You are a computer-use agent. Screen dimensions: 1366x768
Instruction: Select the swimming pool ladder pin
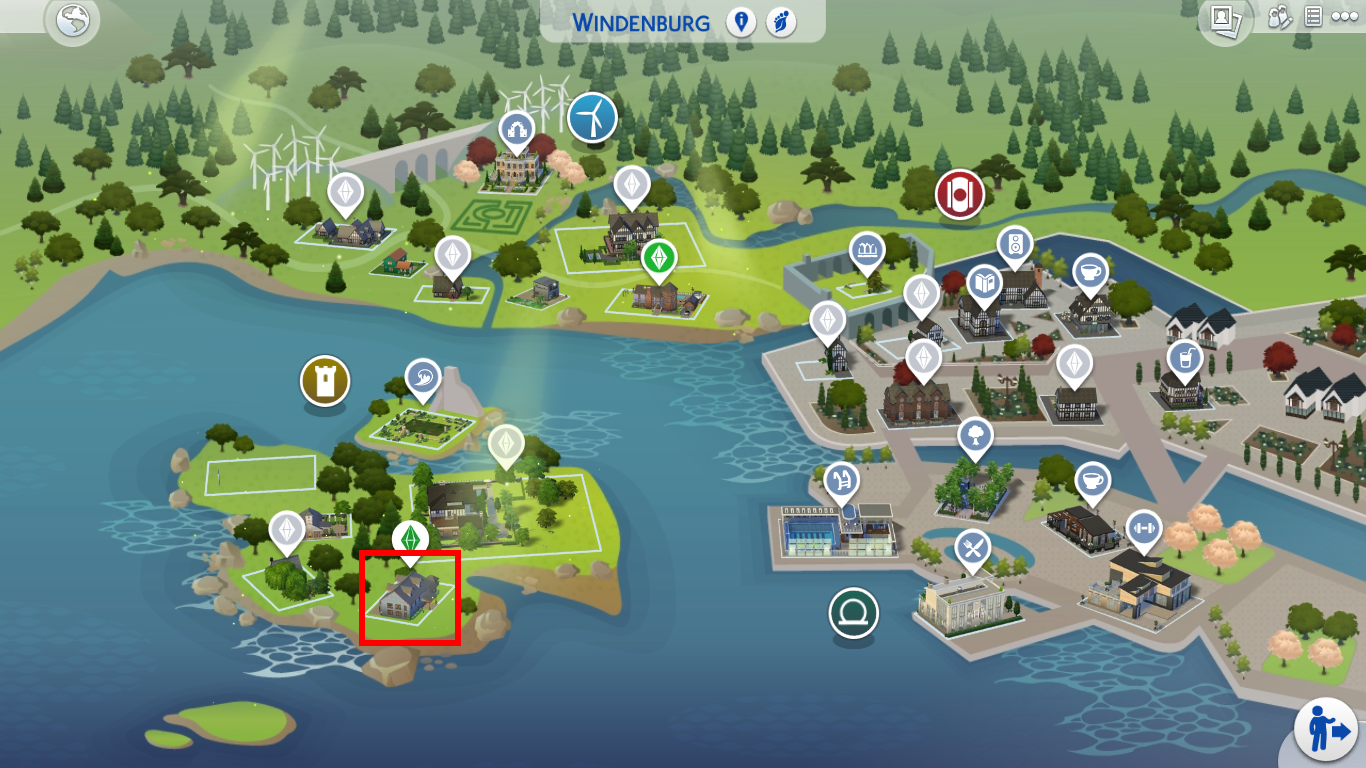point(841,480)
